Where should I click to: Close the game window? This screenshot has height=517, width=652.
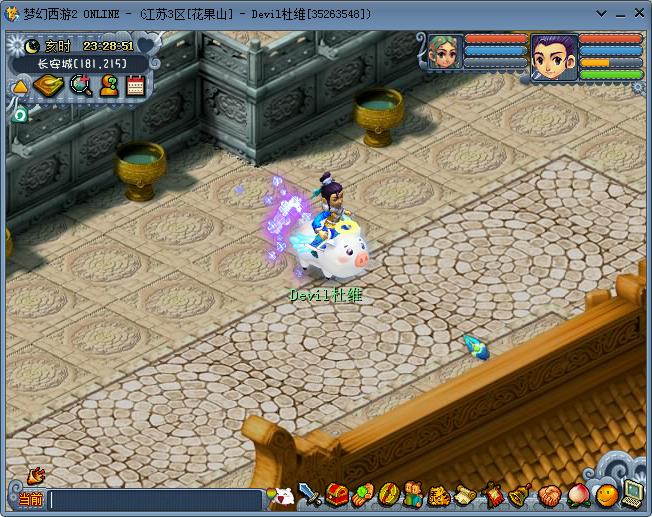[638, 13]
